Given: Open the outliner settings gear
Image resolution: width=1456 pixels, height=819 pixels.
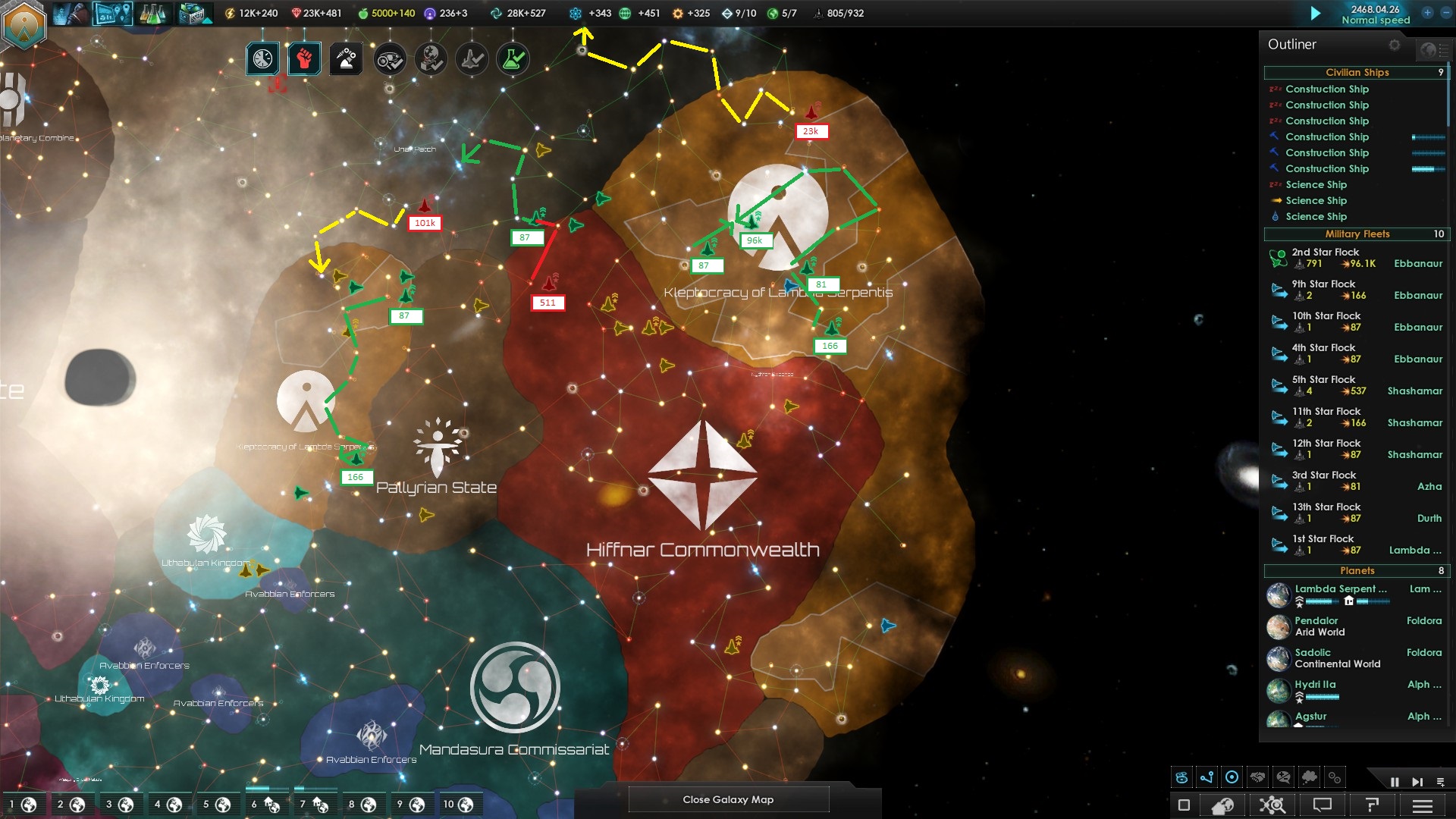Looking at the screenshot, I should click(1395, 45).
